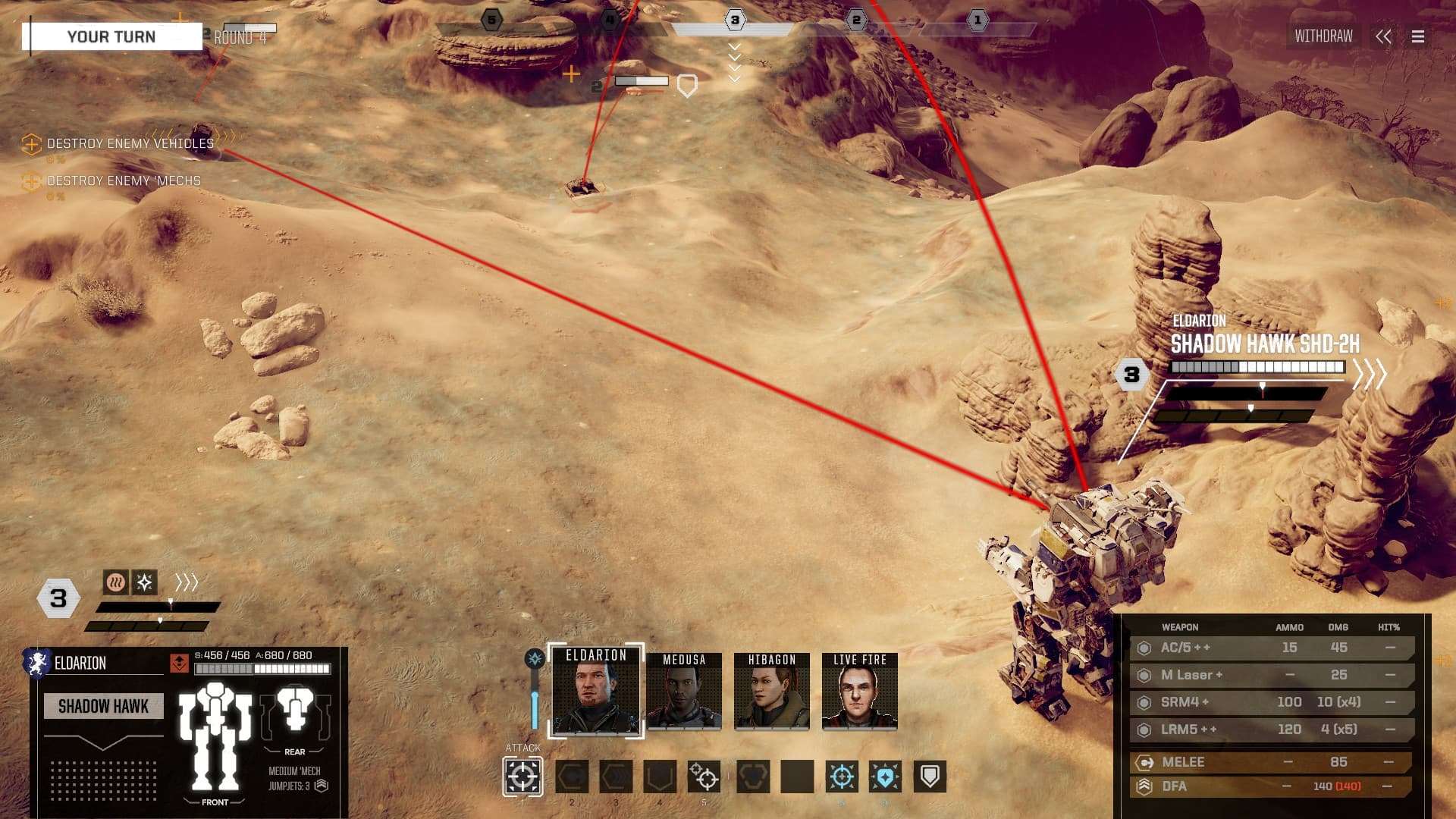This screenshot has height=819, width=1456.
Task: Toggle the LRM5 weapon row
Action: [1274, 730]
